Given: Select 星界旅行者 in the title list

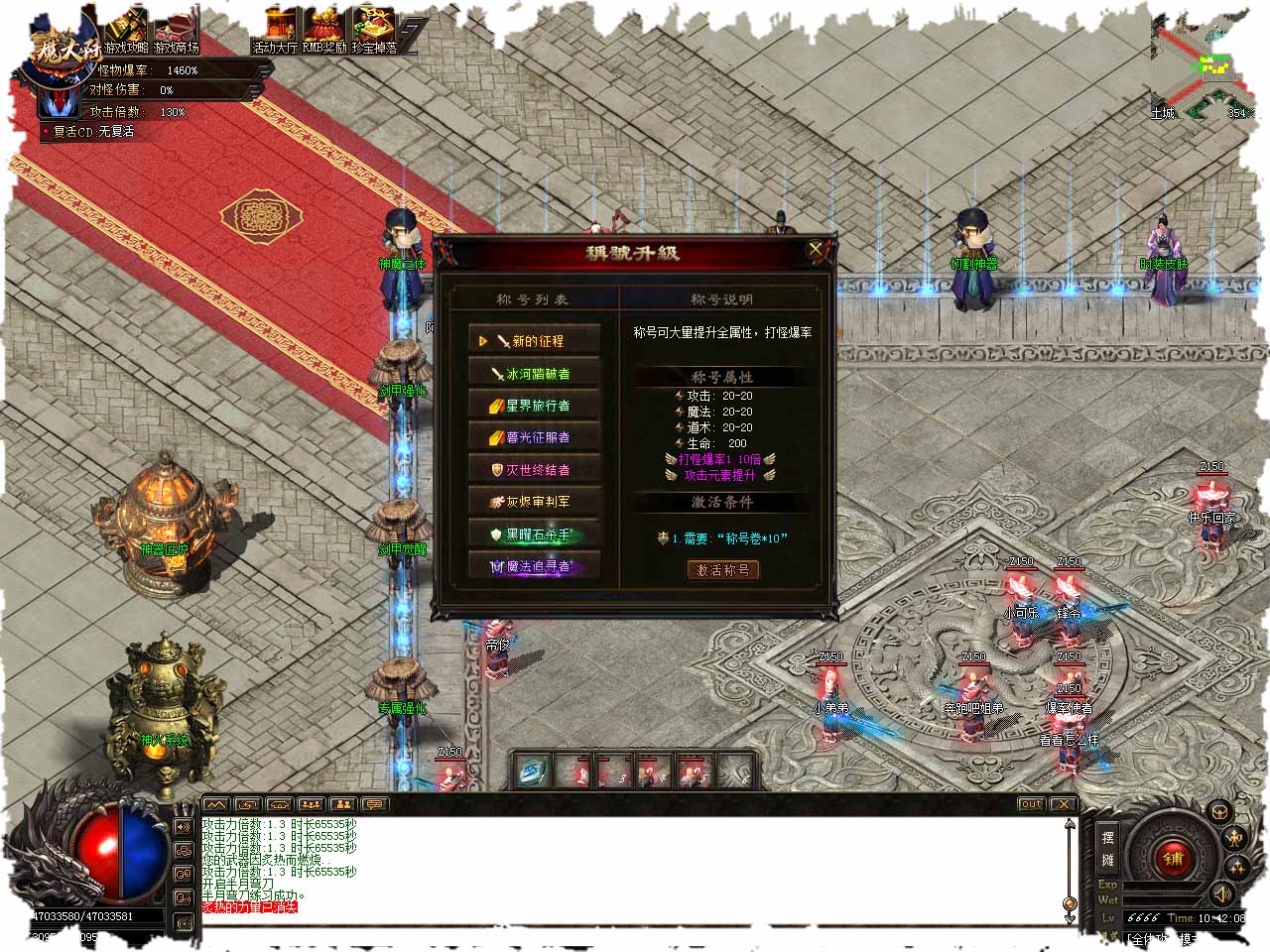Looking at the screenshot, I should click(535, 405).
